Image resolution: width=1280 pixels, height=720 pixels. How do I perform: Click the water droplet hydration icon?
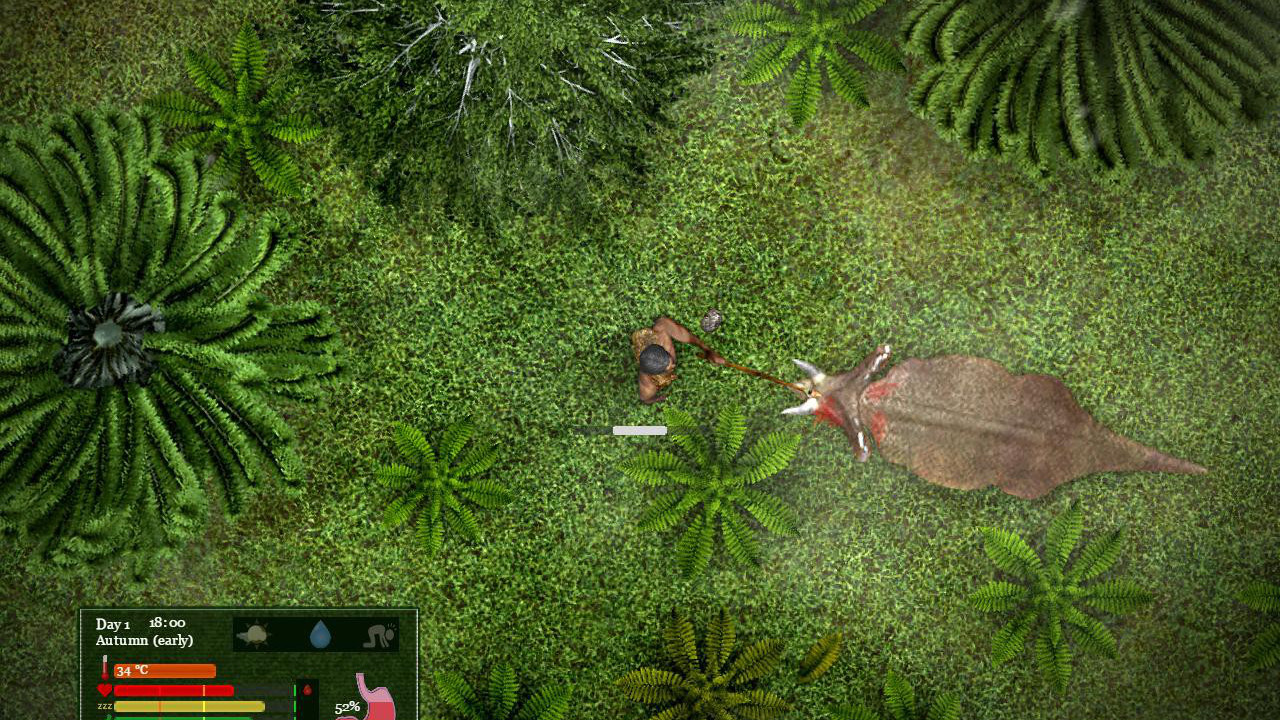pos(320,635)
